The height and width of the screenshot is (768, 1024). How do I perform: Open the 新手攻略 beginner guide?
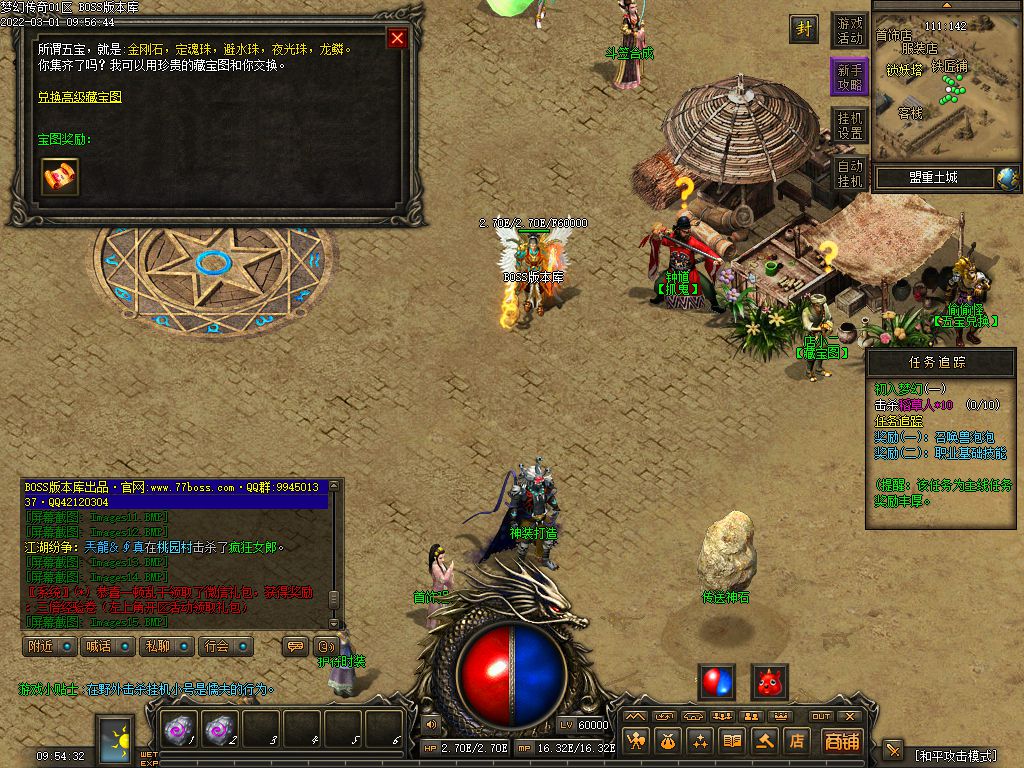pyautogui.click(x=850, y=77)
